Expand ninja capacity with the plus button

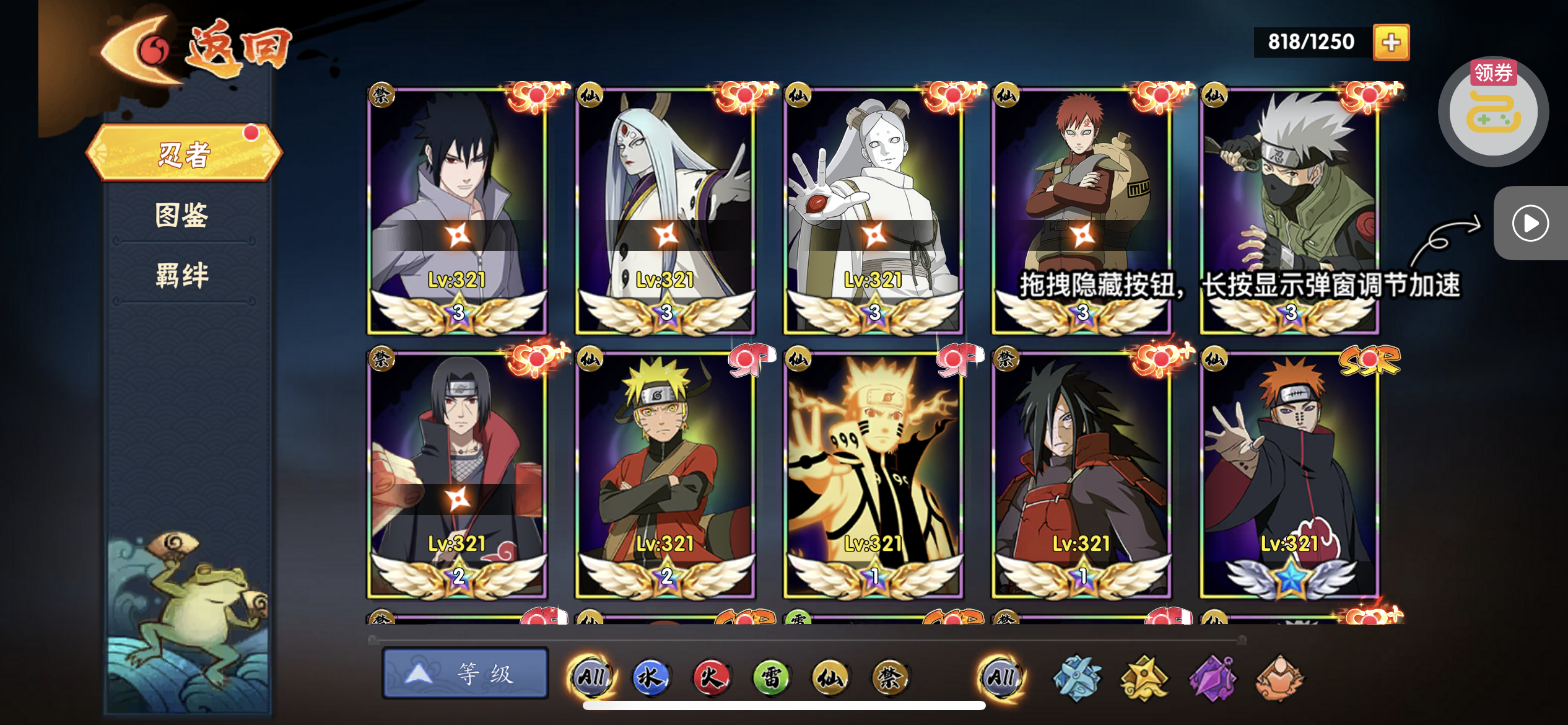[x=1391, y=42]
